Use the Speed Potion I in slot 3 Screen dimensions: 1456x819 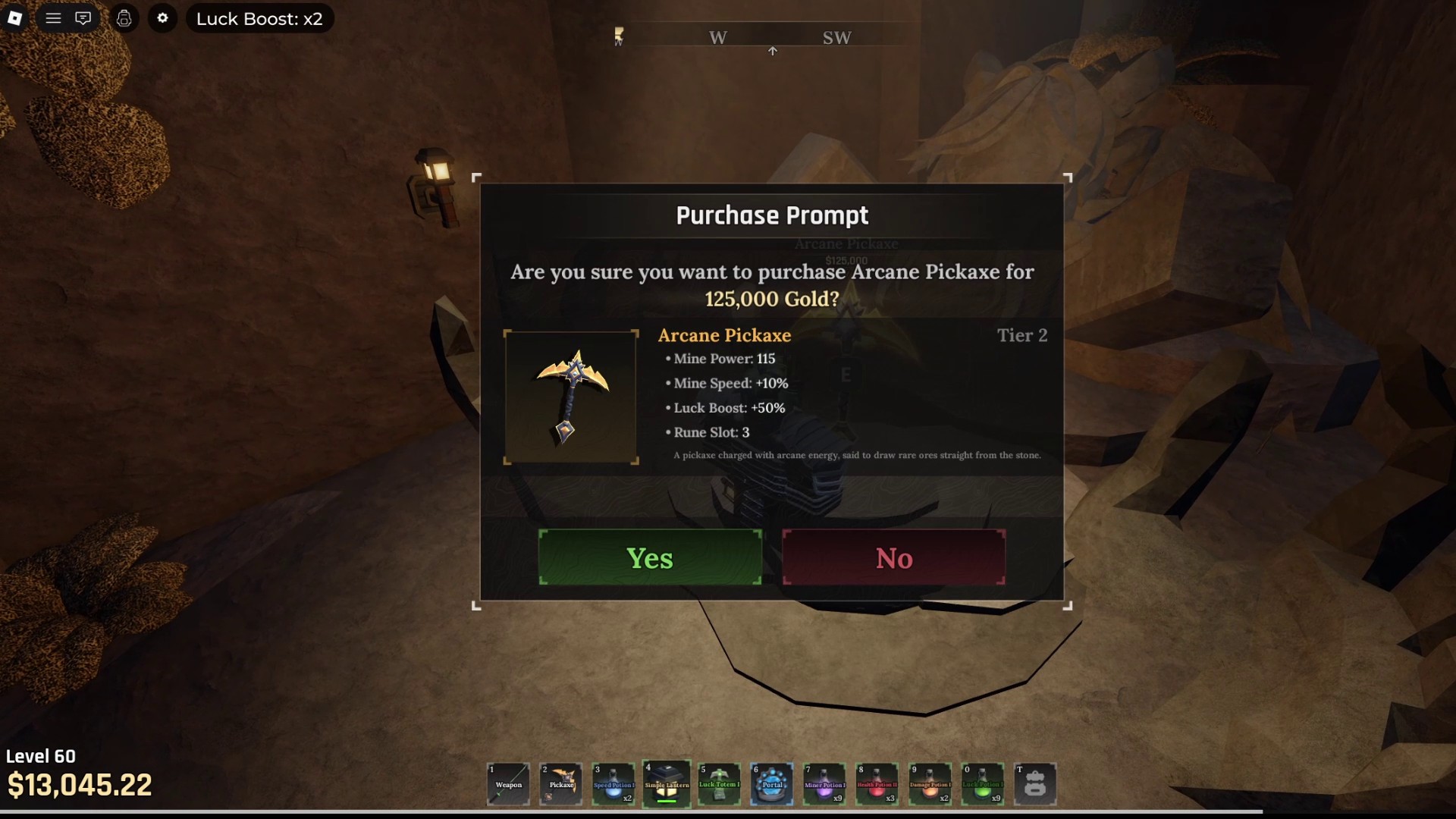pyautogui.click(x=613, y=784)
